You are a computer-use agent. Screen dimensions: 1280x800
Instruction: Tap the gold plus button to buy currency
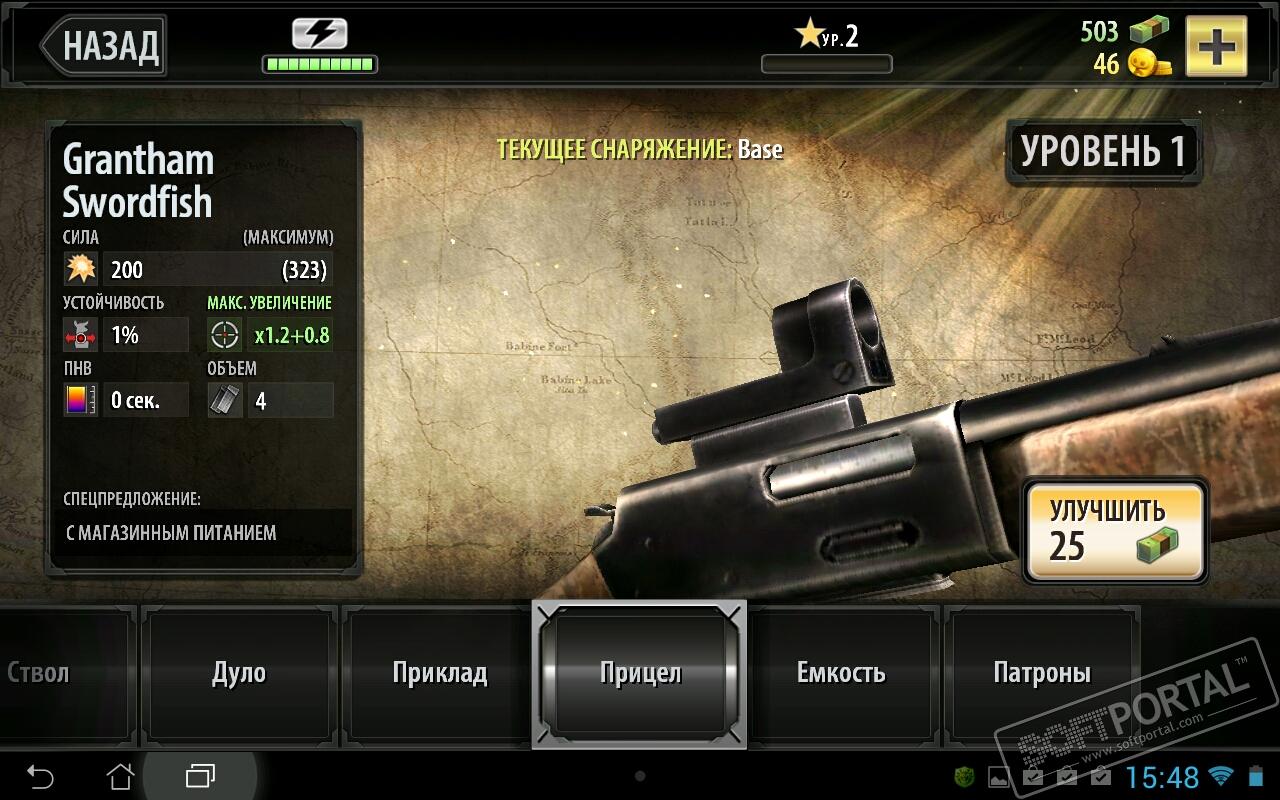click(1216, 46)
